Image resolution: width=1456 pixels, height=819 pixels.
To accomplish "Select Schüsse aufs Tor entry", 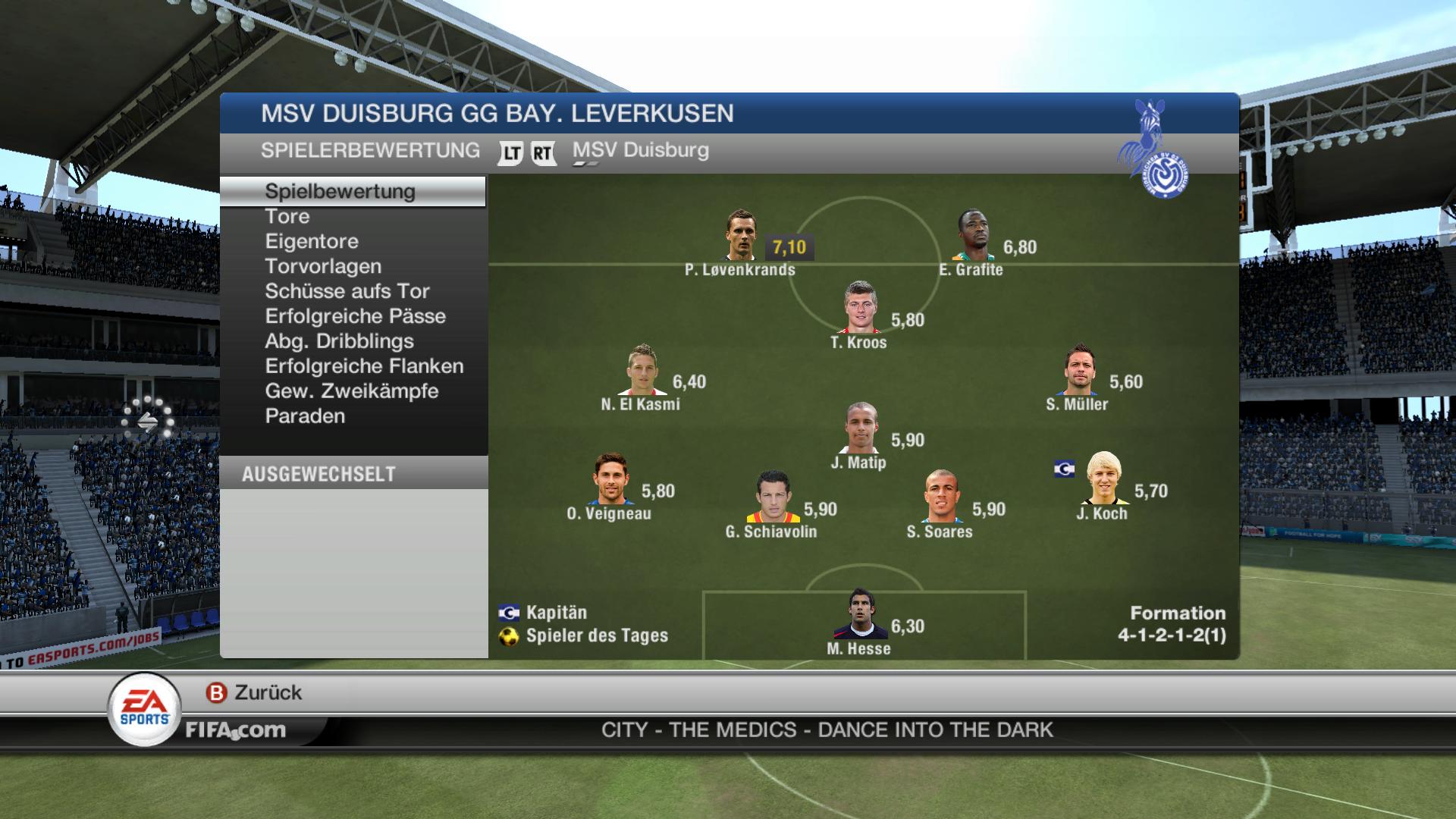I will click(x=347, y=292).
